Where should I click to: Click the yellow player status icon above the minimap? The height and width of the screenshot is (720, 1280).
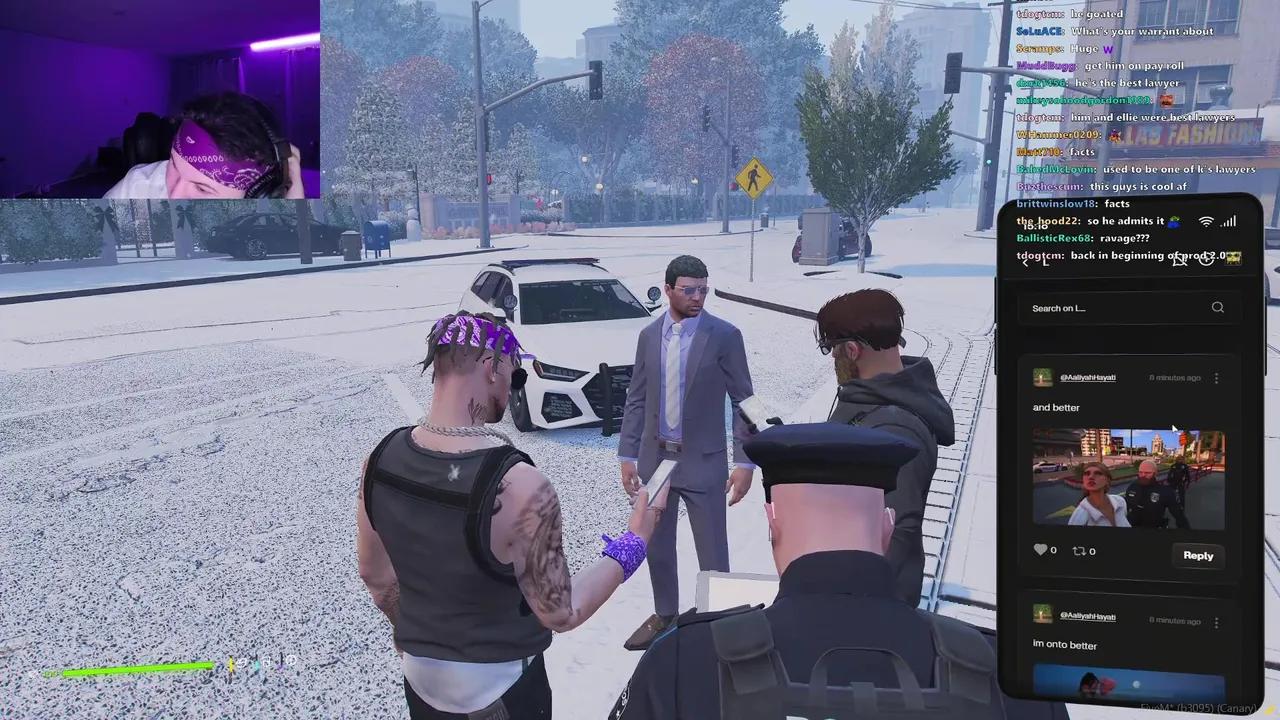(231, 664)
